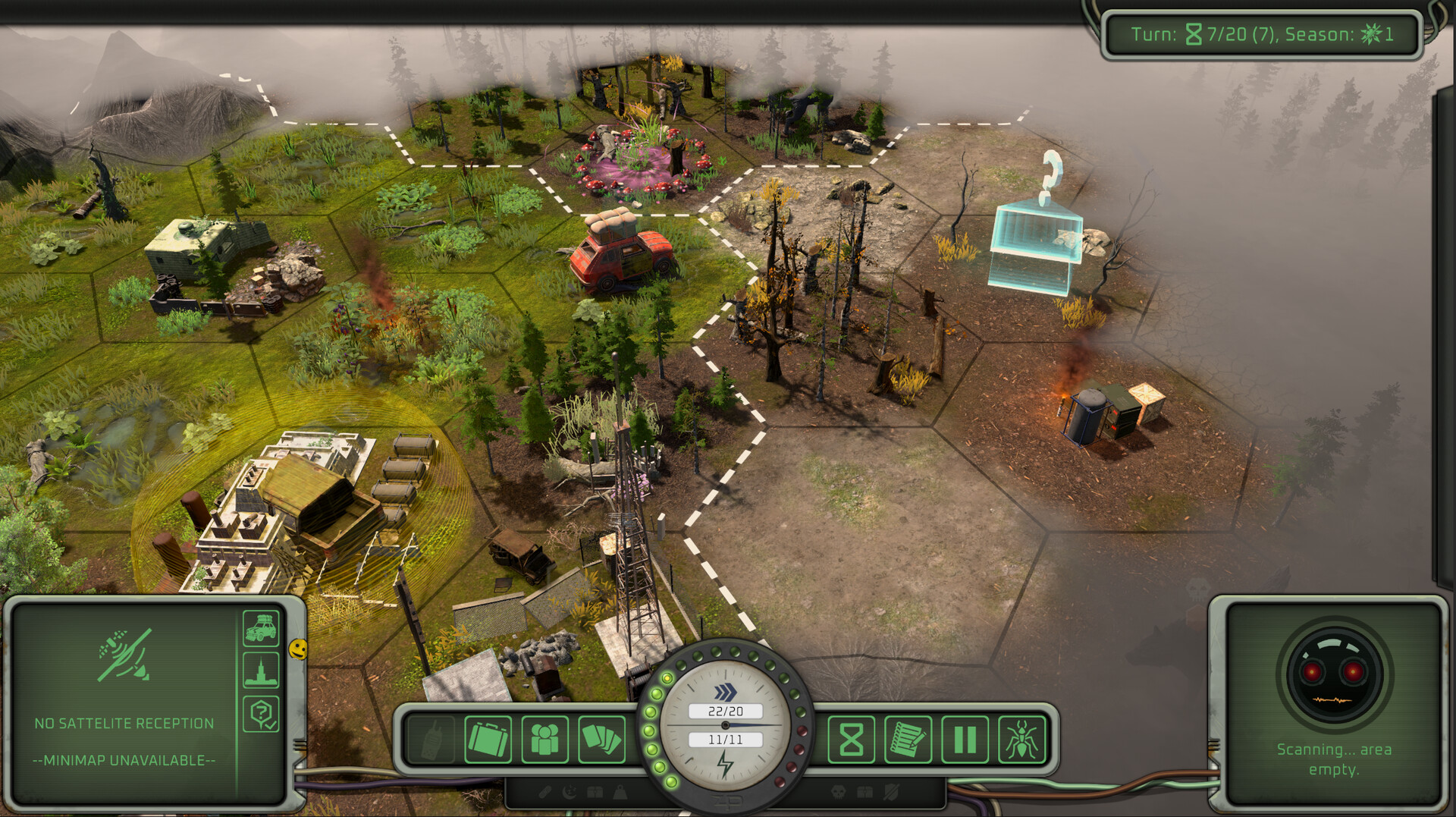1456x817 pixels.
Task: Open the city skyline icon on the minimap panel
Action: (x=261, y=671)
